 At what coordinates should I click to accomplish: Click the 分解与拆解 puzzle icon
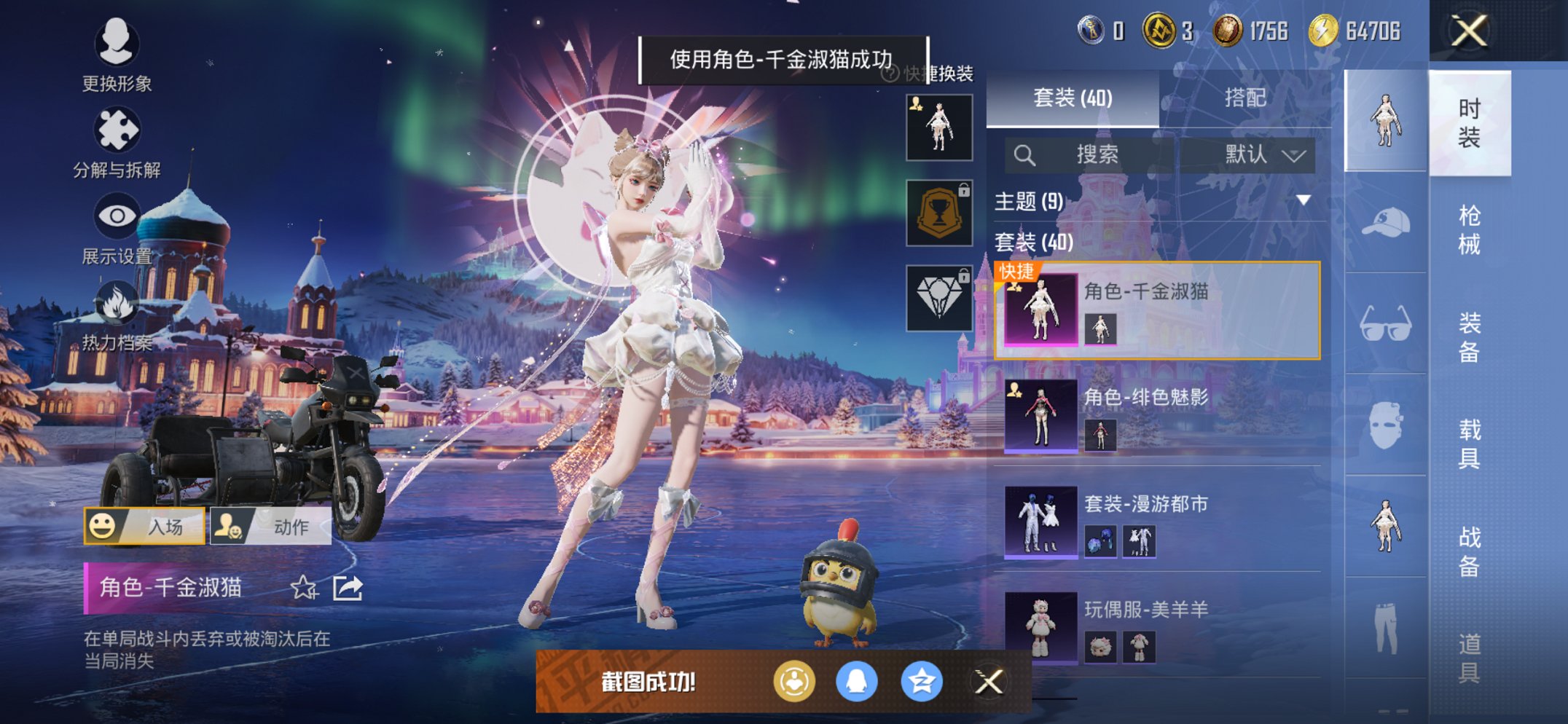[x=117, y=127]
